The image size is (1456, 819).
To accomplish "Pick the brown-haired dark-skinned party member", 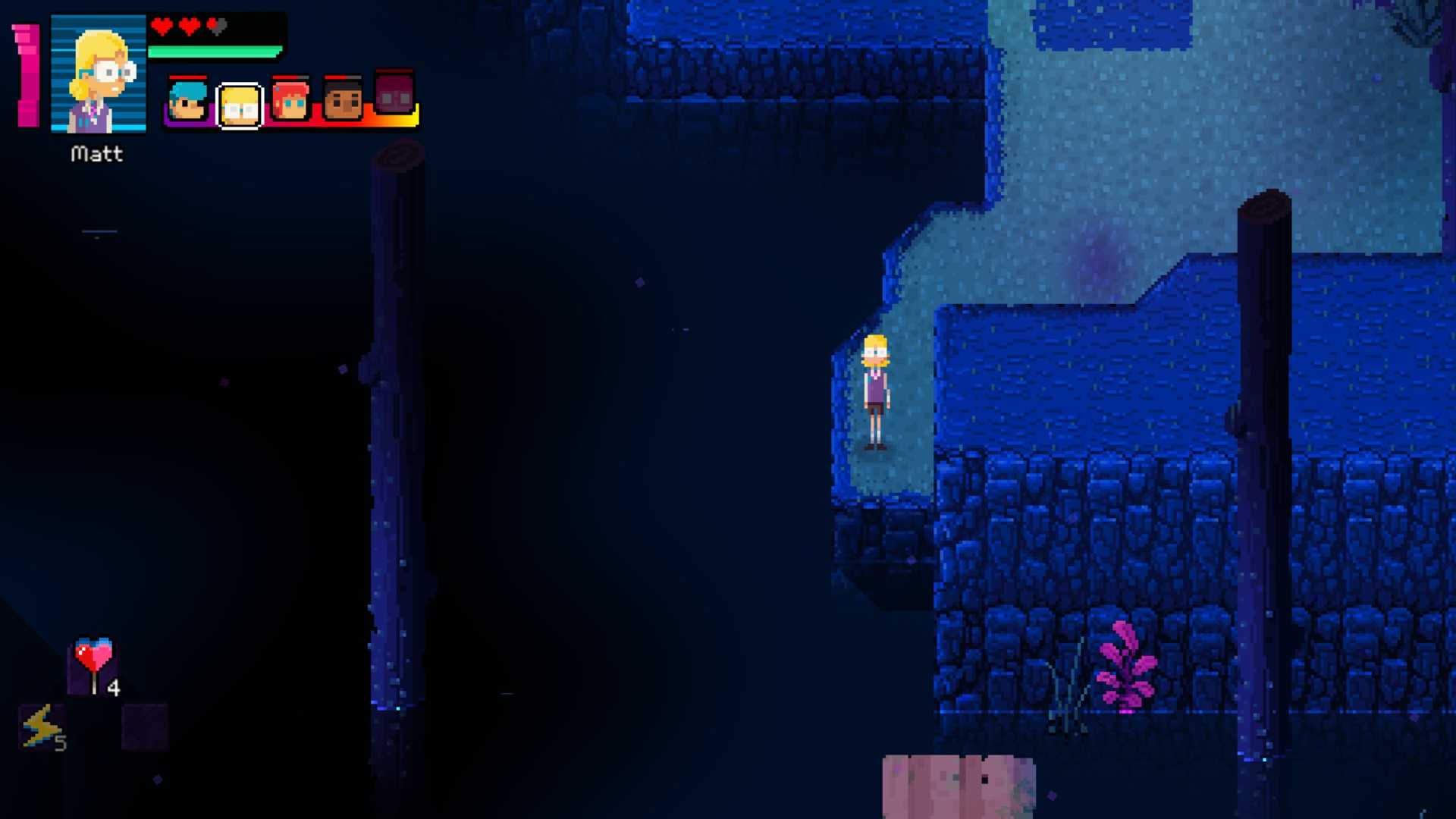I will (343, 100).
